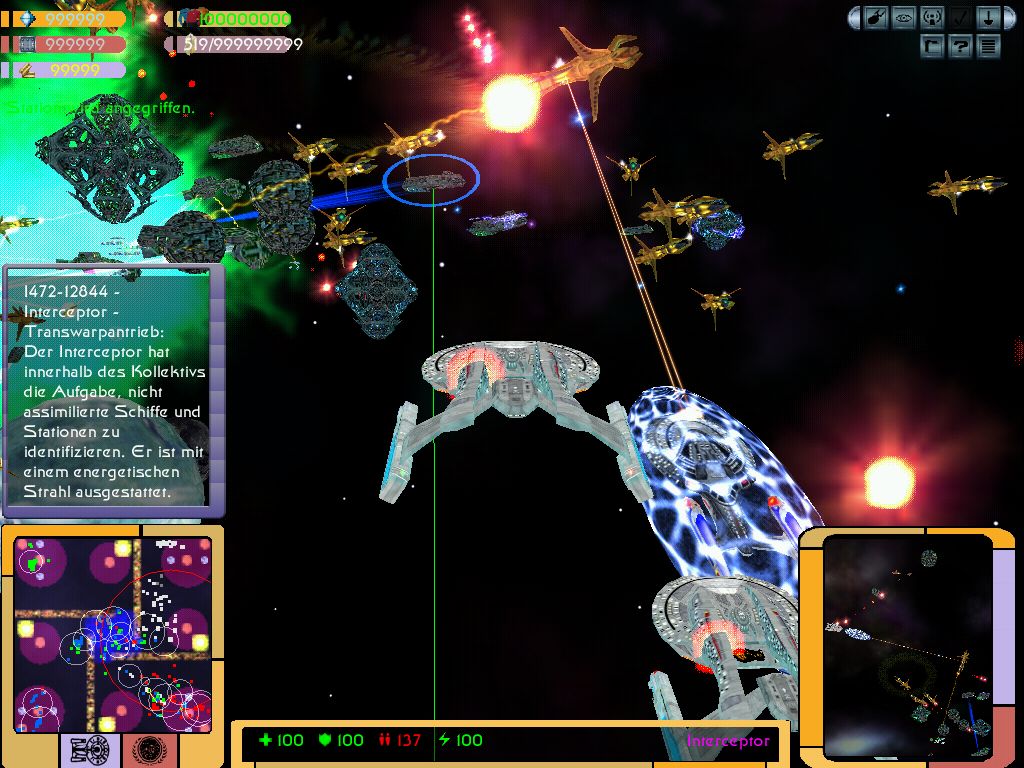
Task: Click the downward arrow button
Action: (x=987, y=18)
